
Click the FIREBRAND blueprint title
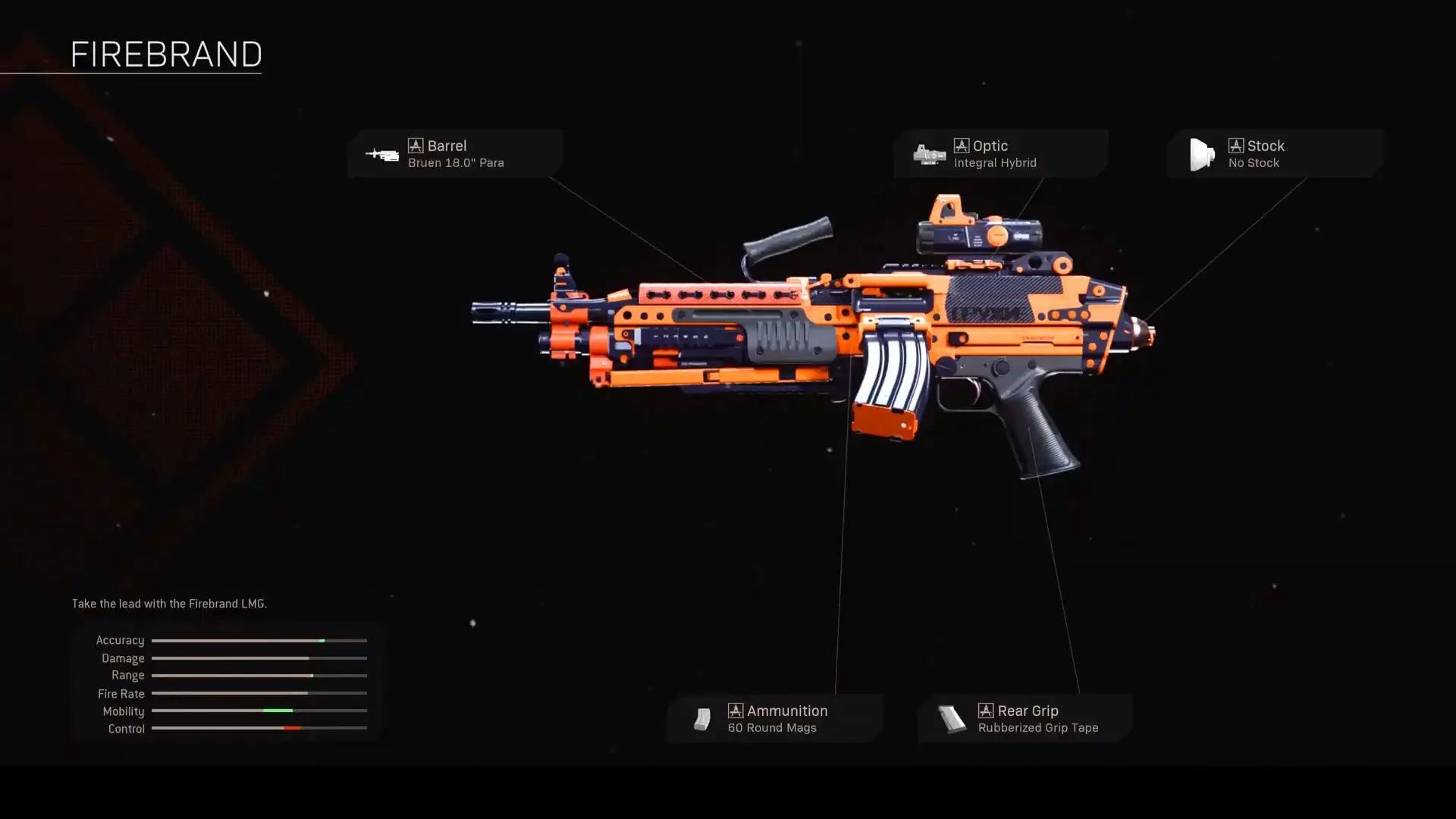point(167,54)
